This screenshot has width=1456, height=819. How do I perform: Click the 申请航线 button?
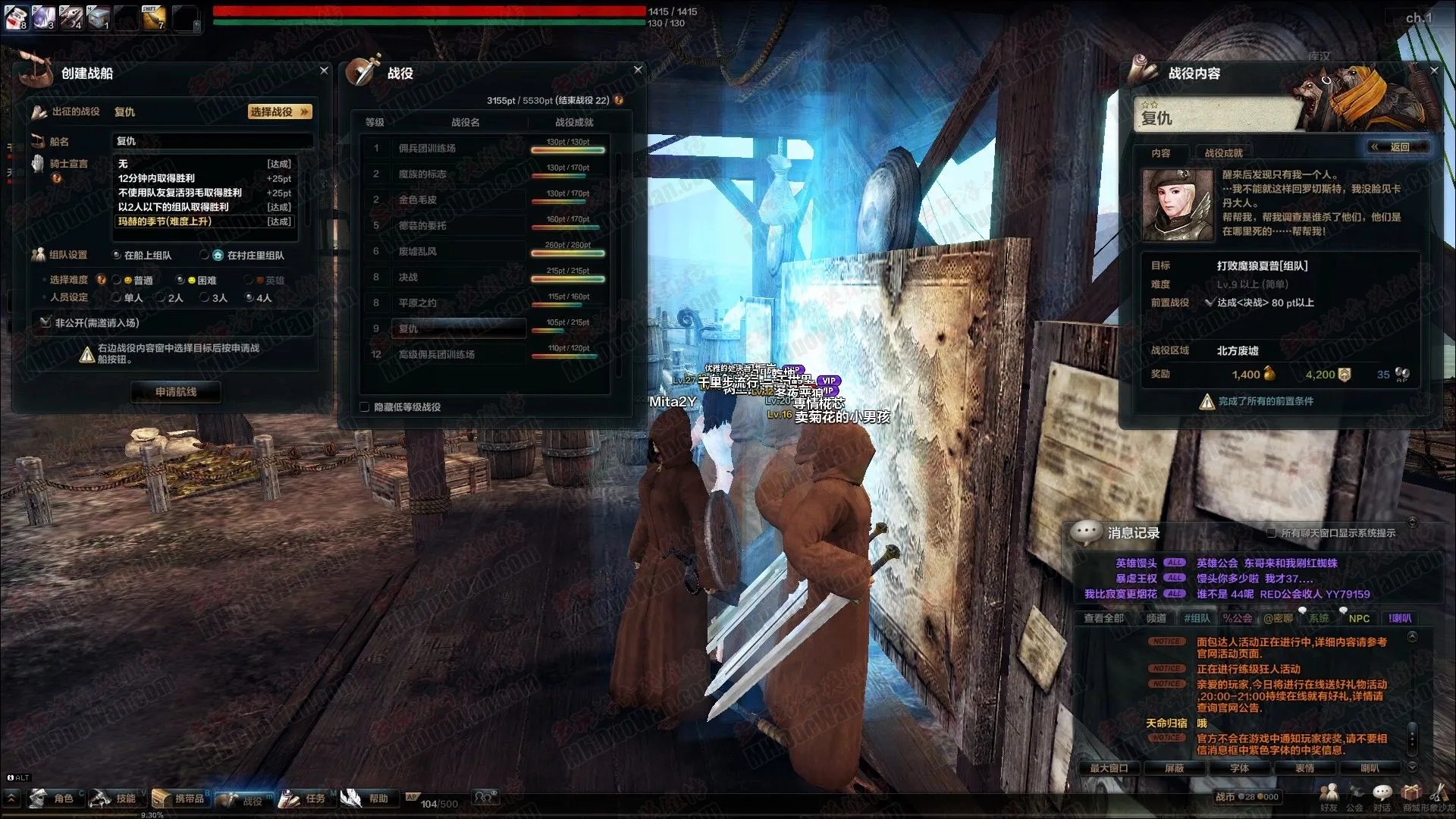pos(176,392)
